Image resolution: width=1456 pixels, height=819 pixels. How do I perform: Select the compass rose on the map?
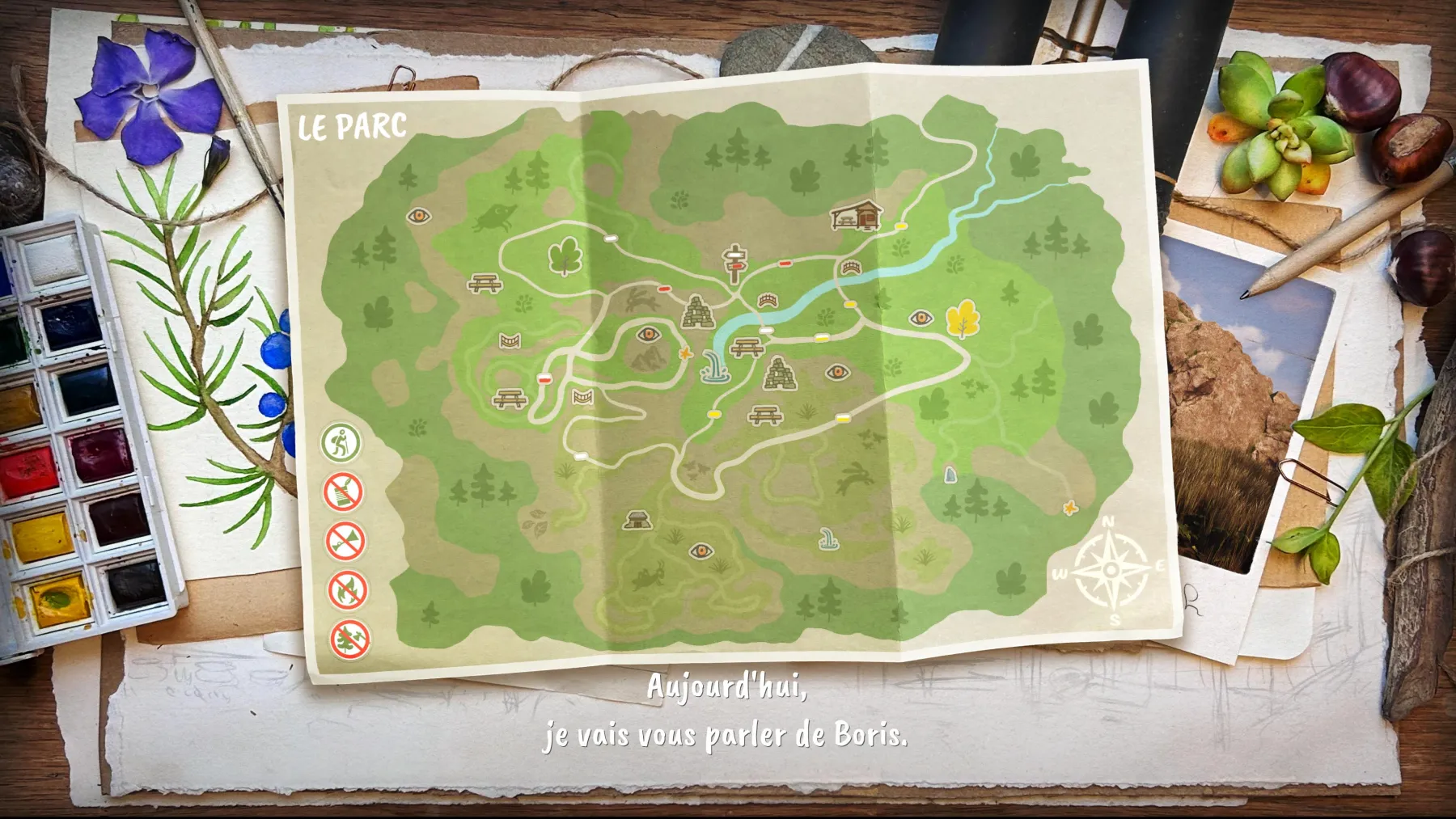1111,571
